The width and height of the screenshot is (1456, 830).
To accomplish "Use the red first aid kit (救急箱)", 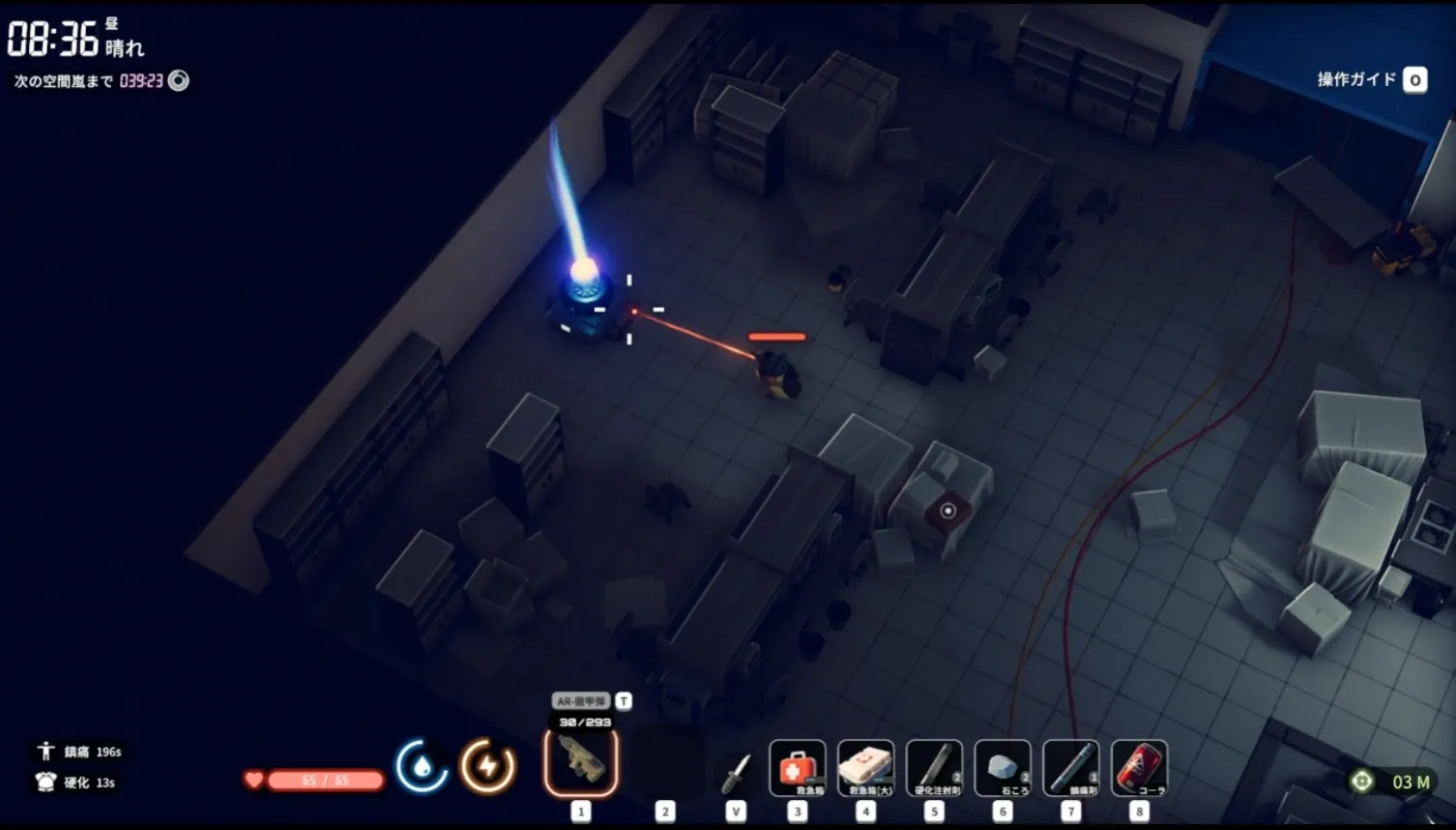I will click(x=798, y=768).
